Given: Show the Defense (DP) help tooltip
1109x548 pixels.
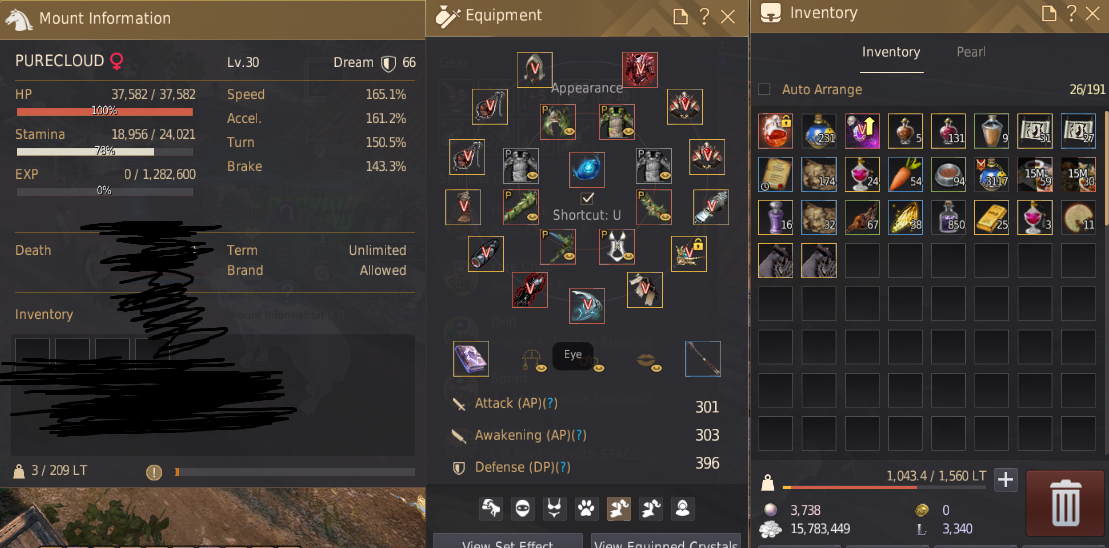Looking at the screenshot, I should [x=564, y=467].
